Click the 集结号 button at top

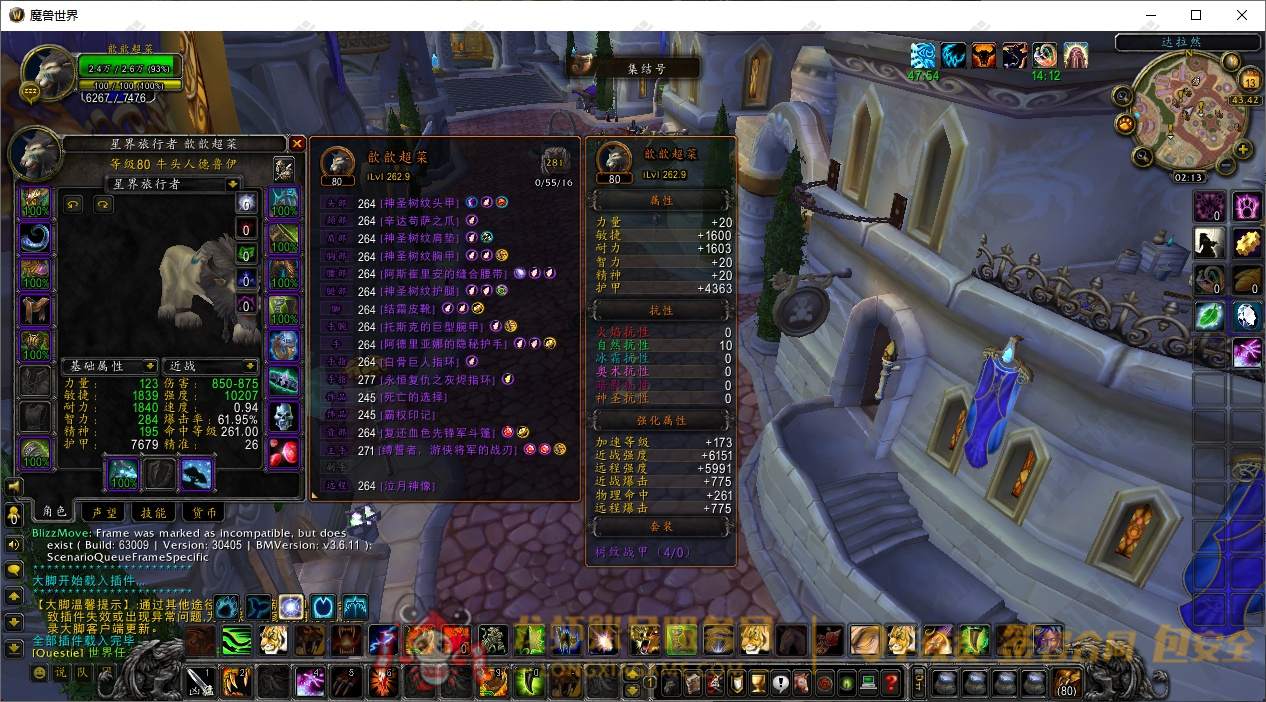[x=645, y=69]
